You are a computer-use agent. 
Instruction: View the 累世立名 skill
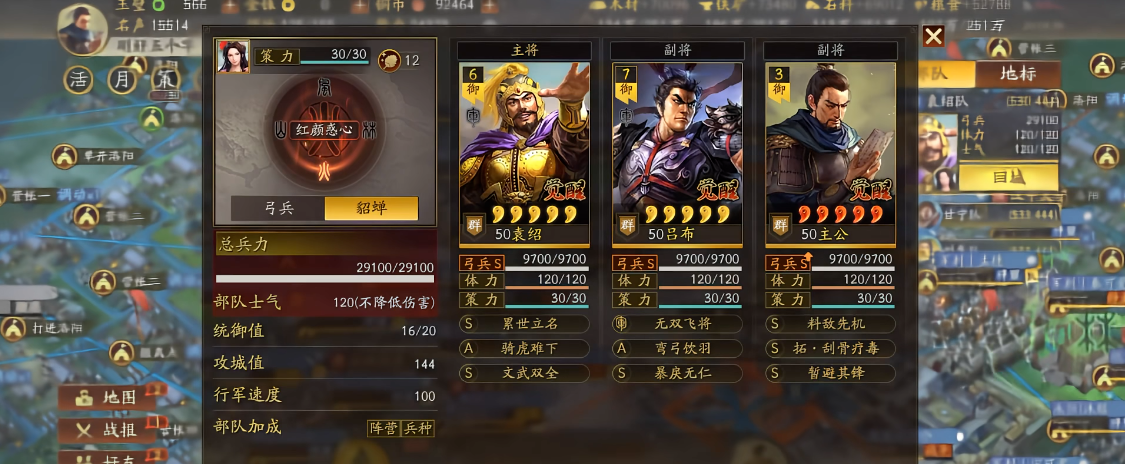(x=524, y=324)
